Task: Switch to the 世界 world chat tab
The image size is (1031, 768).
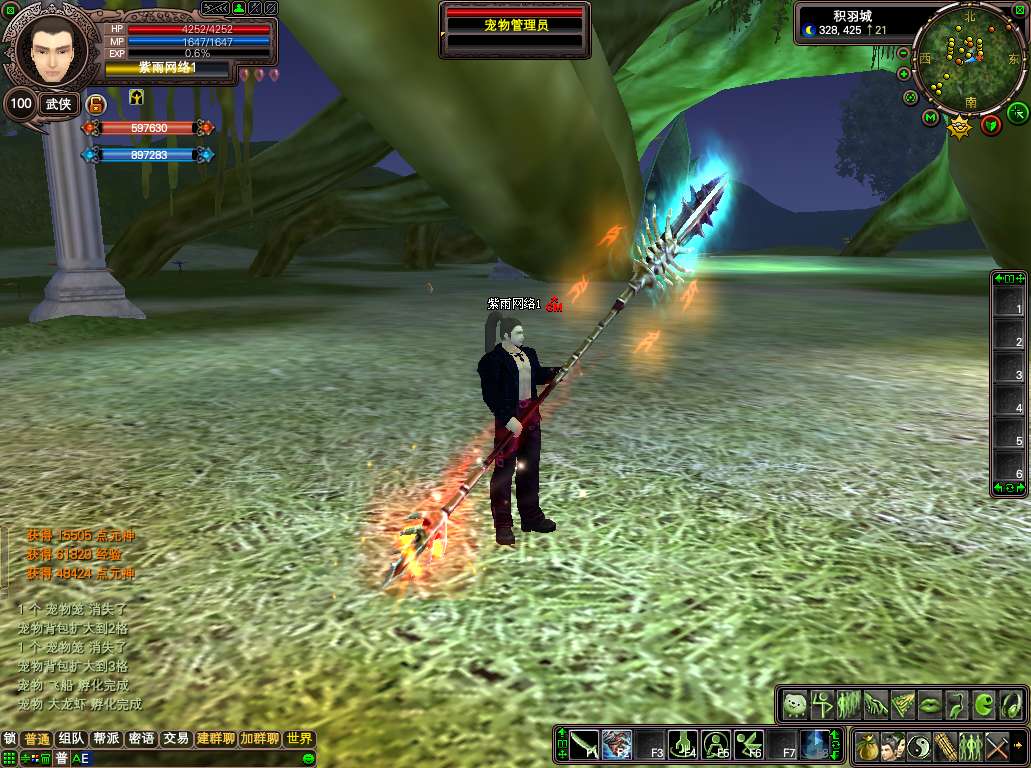Action: tap(299, 739)
